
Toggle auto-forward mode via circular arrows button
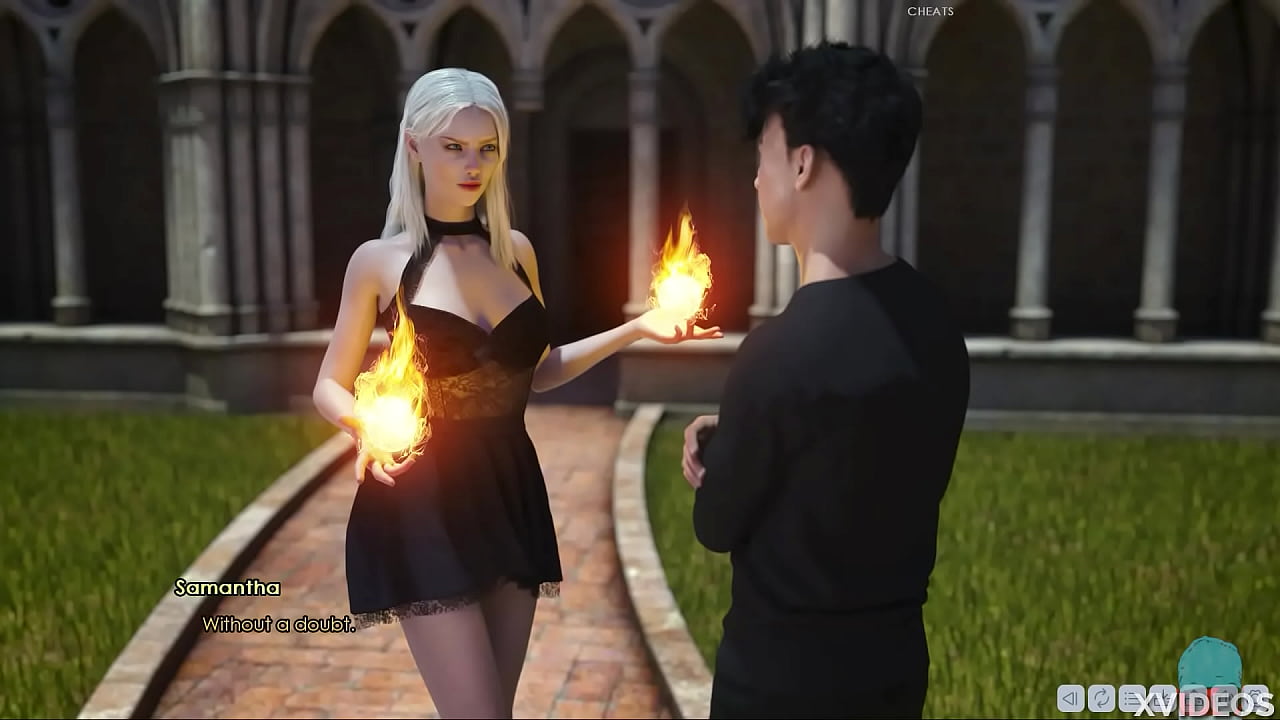(1102, 697)
